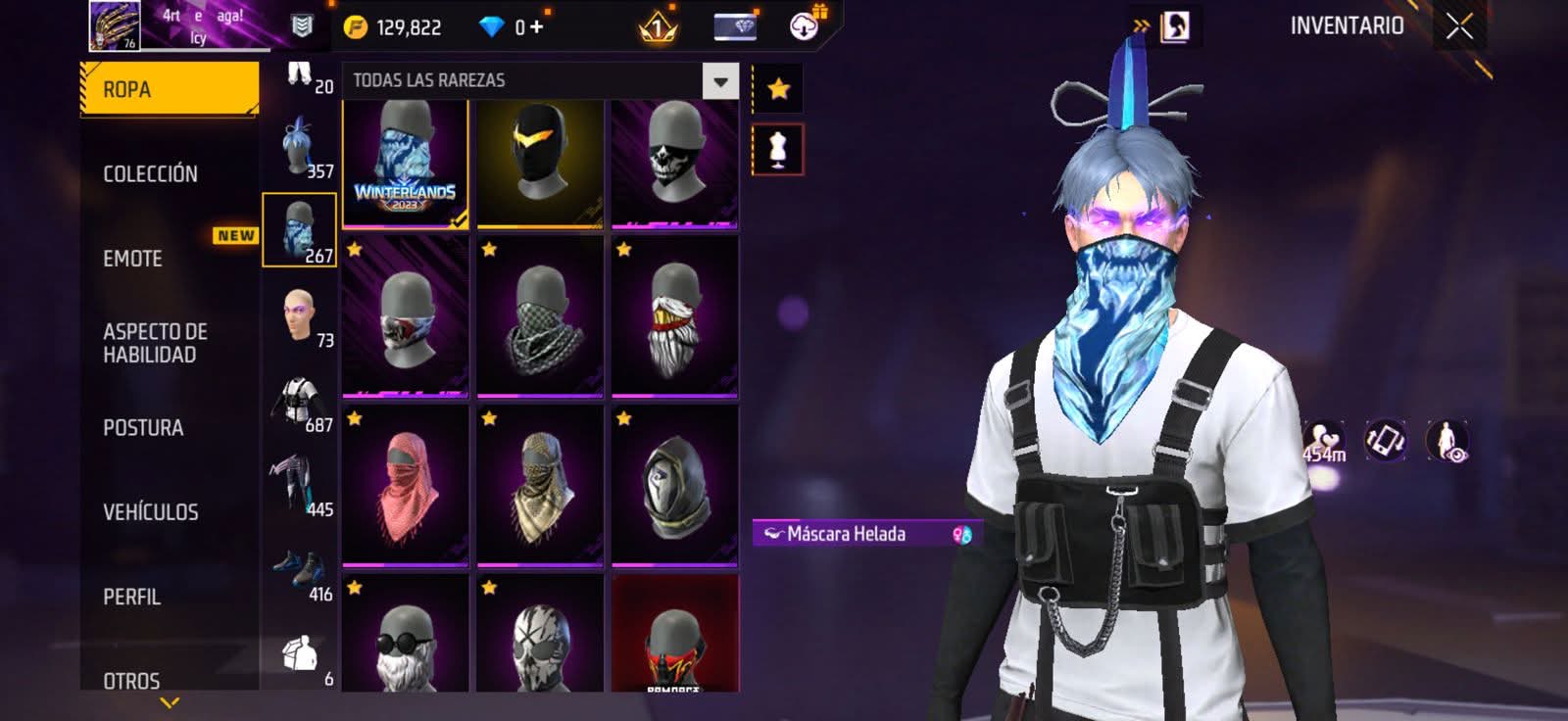Add diamonds with the plus button
Screen dimensions: 1568x721
tap(536, 26)
